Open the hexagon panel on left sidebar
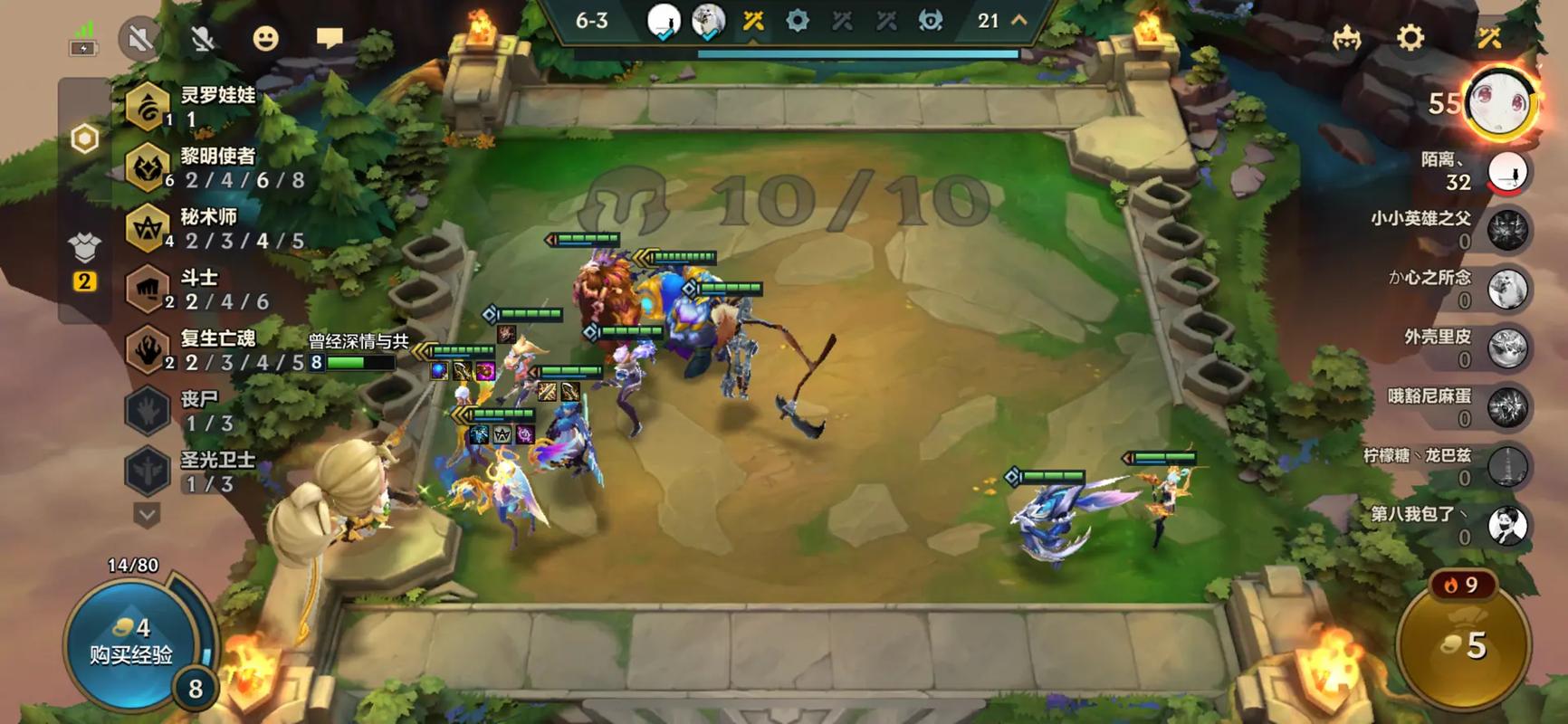The height and width of the screenshot is (724, 1568). (x=85, y=139)
